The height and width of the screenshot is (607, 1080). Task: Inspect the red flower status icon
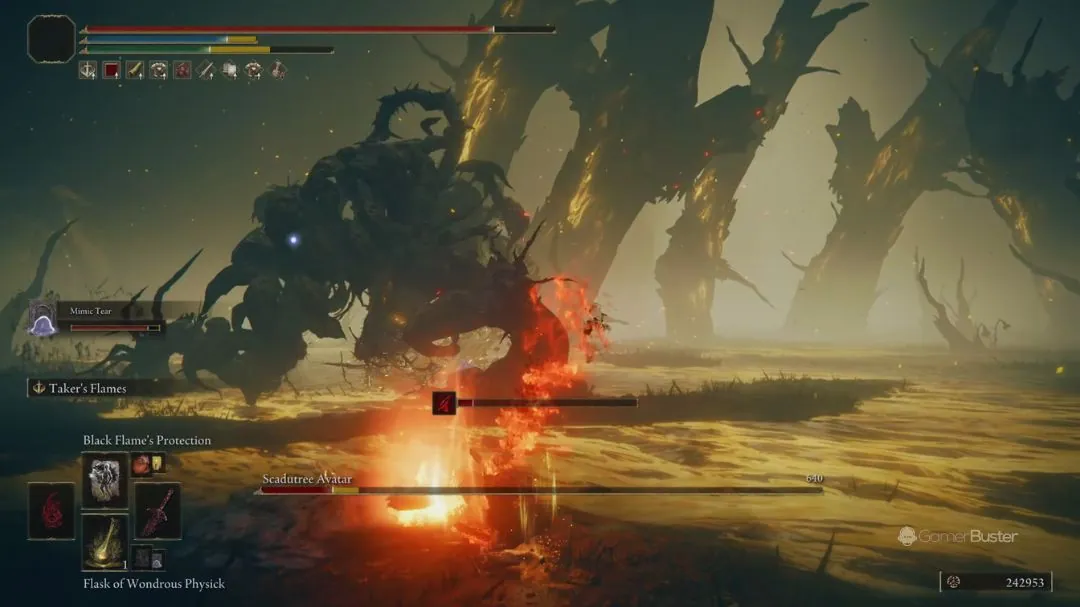tap(182, 70)
